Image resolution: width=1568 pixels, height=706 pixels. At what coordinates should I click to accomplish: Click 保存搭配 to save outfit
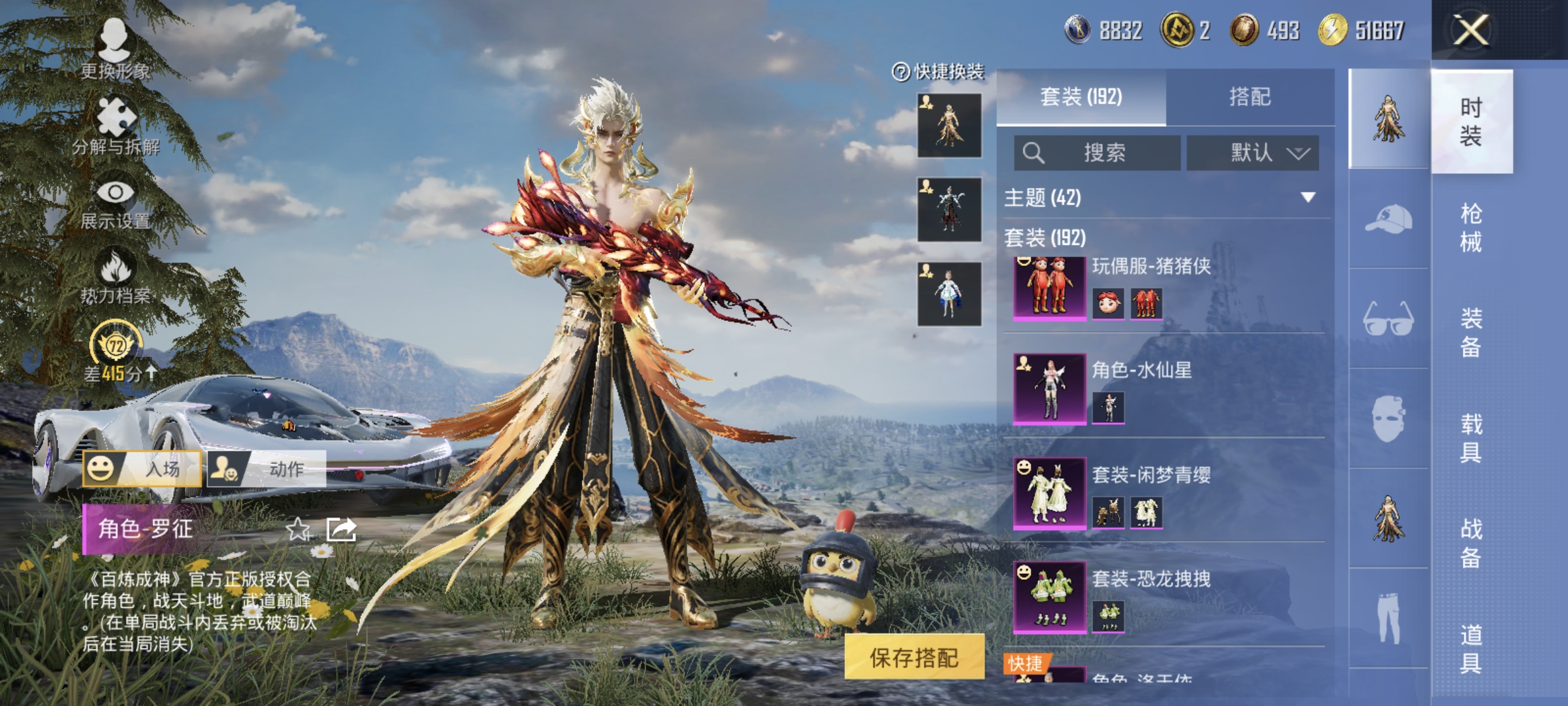click(914, 657)
